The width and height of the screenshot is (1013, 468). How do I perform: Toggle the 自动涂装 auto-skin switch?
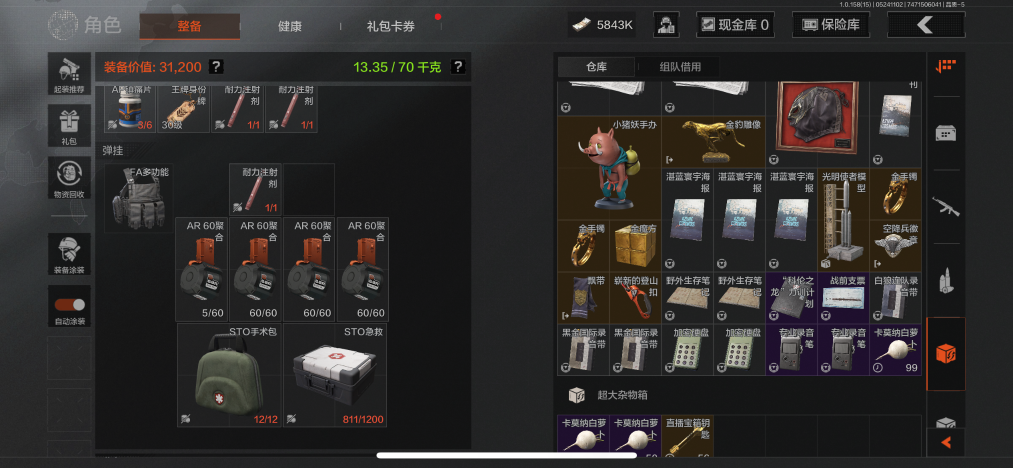69,307
